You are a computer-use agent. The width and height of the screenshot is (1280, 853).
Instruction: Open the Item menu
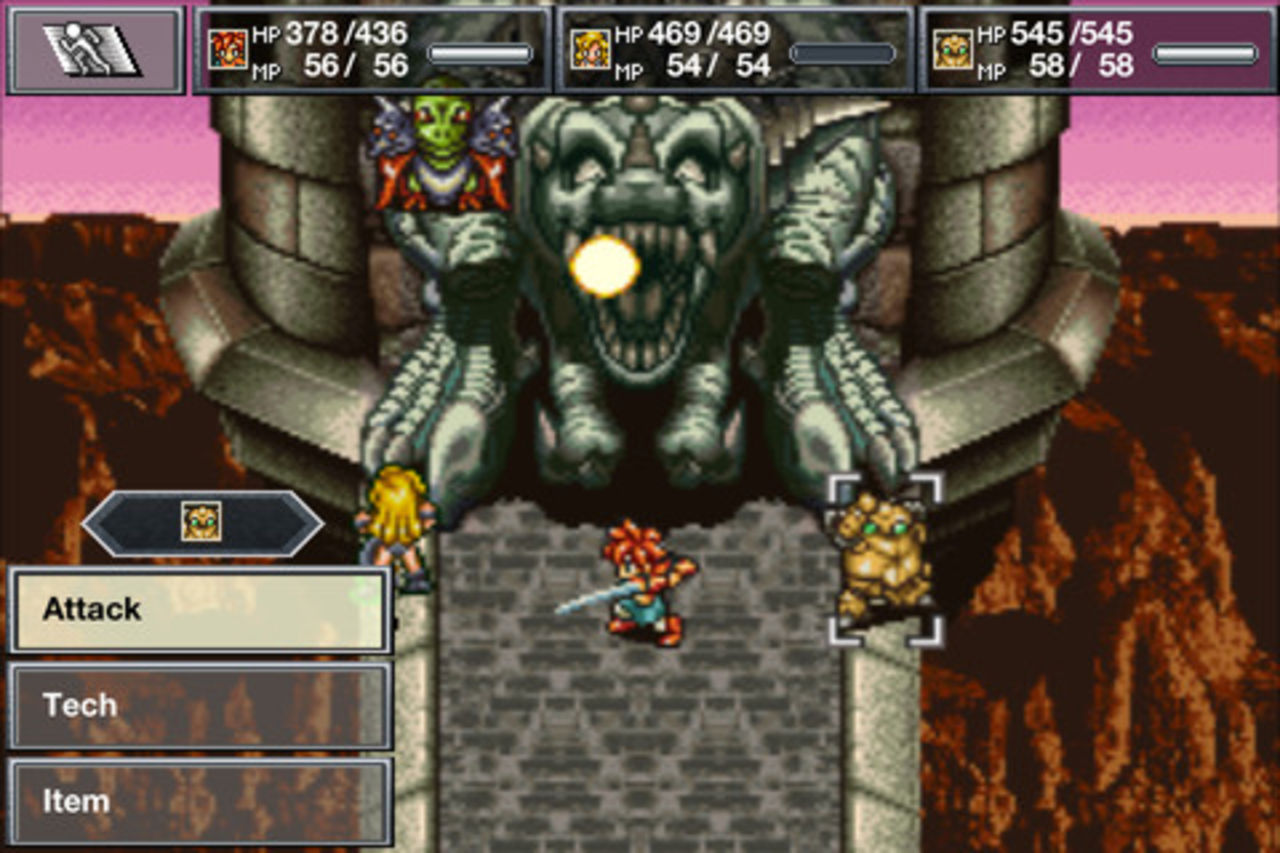pyautogui.click(x=197, y=799)
